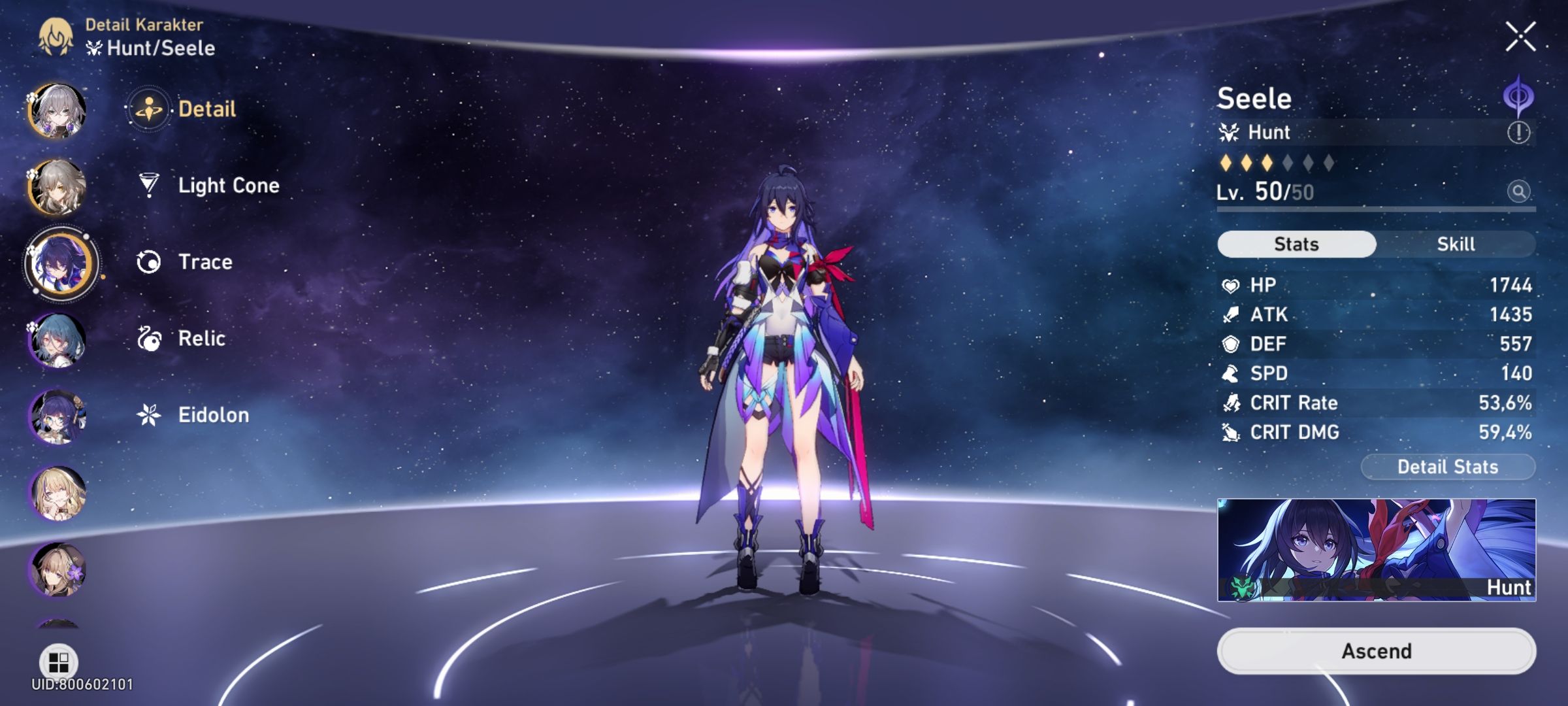Open the grid menu in bottom-left corner
Viewport: 1568px width, 706px height.
pyautogui.click(x=59, y=660)
